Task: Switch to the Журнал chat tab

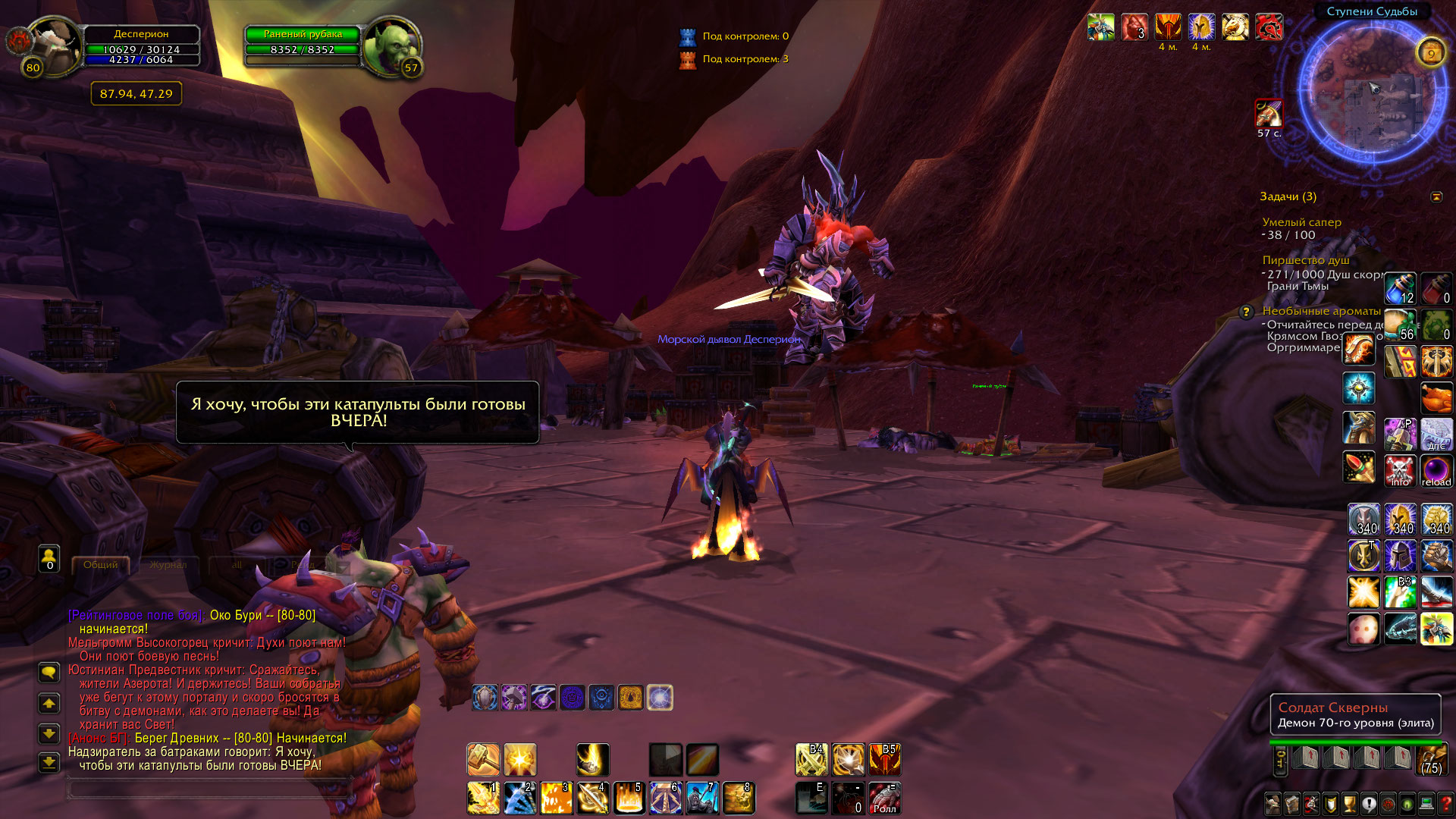Action: tap(168, 565)
